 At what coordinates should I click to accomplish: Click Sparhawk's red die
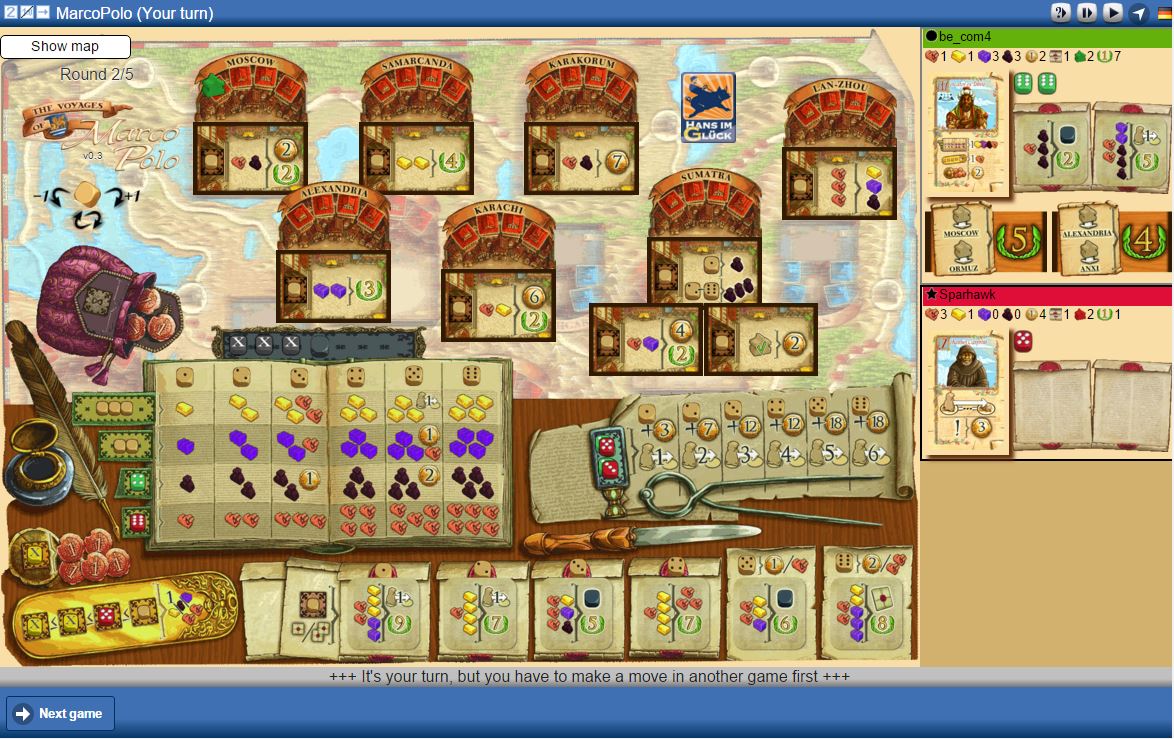click(x=1024, y=342)
